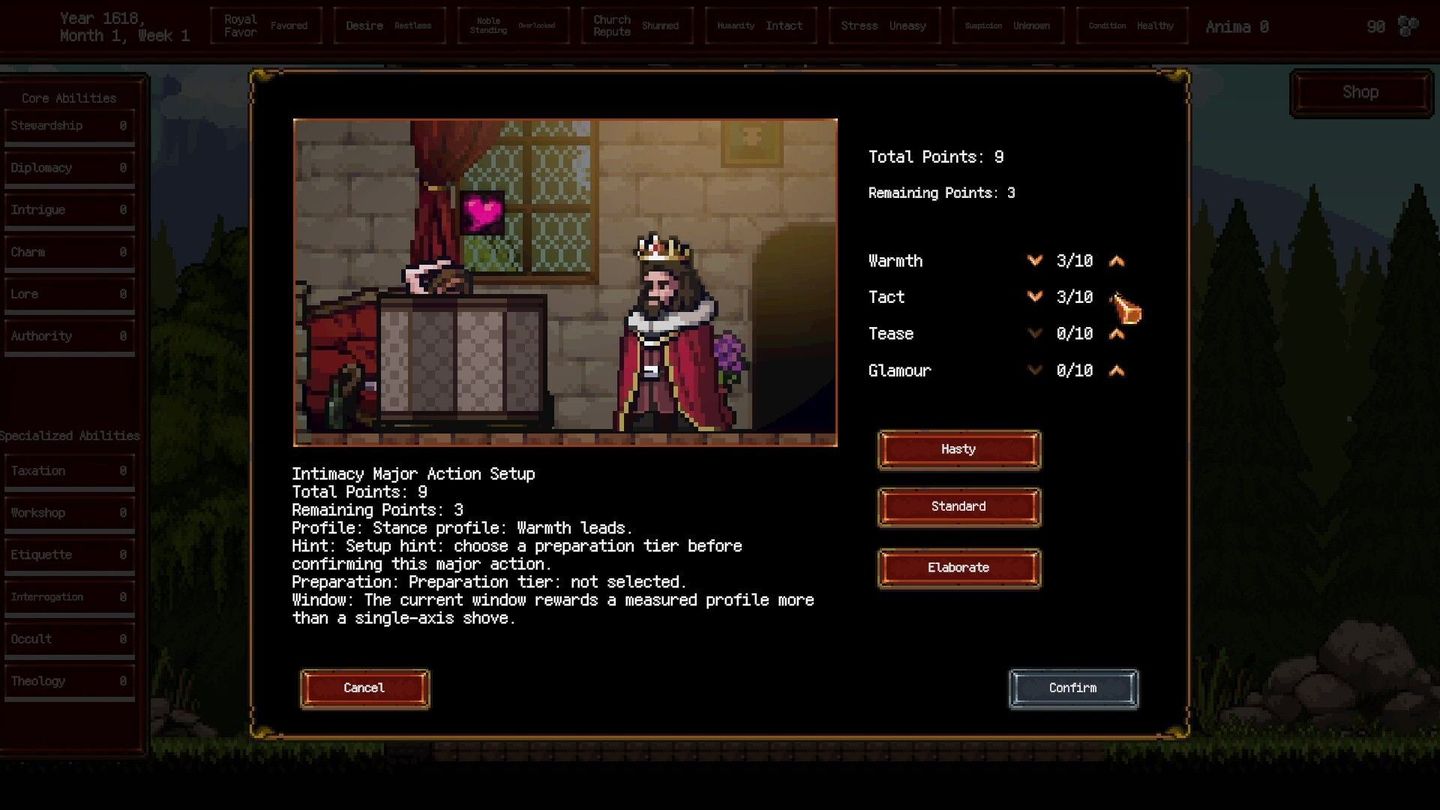Viewport: 1440px width, 810px height.
Task: Open the Shop
Action: pyautogui.click(x=1360, y=91)
